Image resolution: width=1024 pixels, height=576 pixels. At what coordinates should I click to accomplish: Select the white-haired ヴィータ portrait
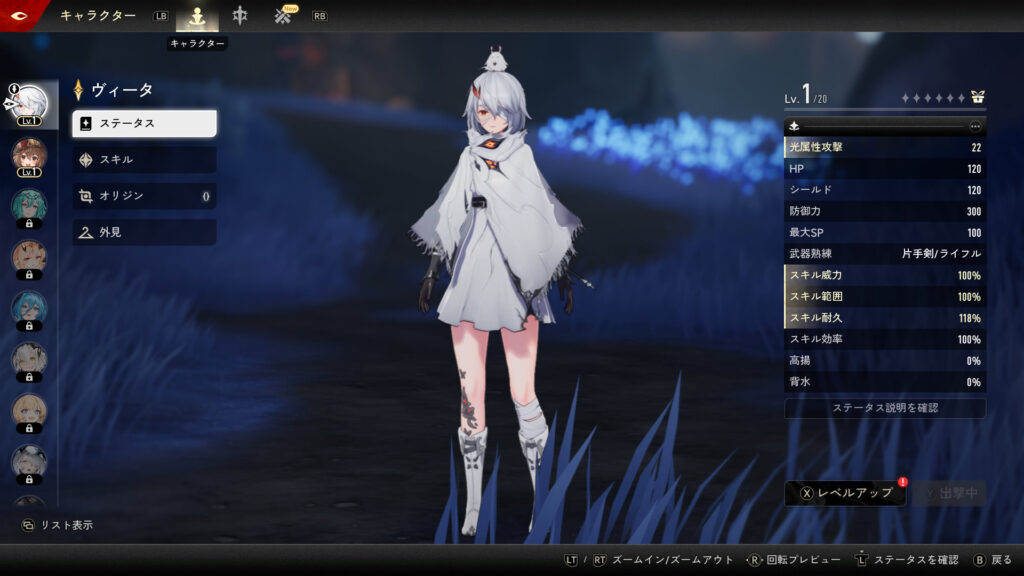pyautogui.click(x=29, y=103)
